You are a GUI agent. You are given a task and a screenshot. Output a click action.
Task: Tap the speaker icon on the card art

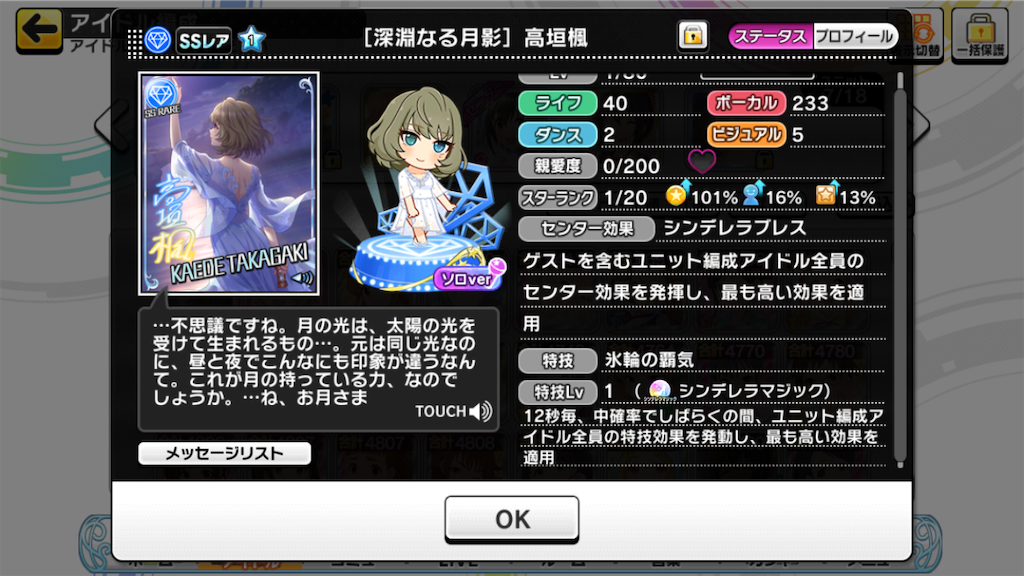pyautogui.click(x=301, y=278)
